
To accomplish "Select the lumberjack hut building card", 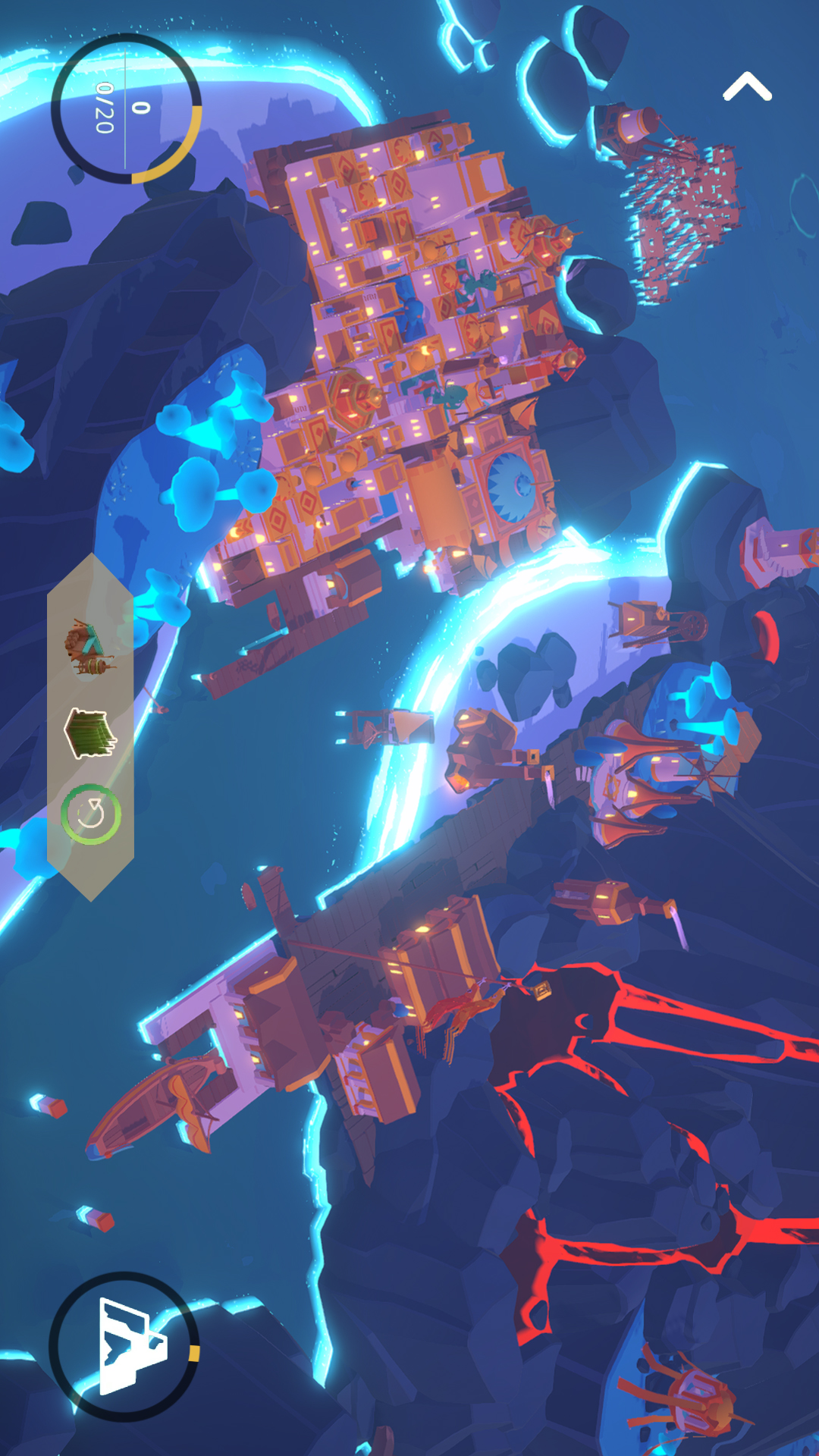I will point(90,648).
